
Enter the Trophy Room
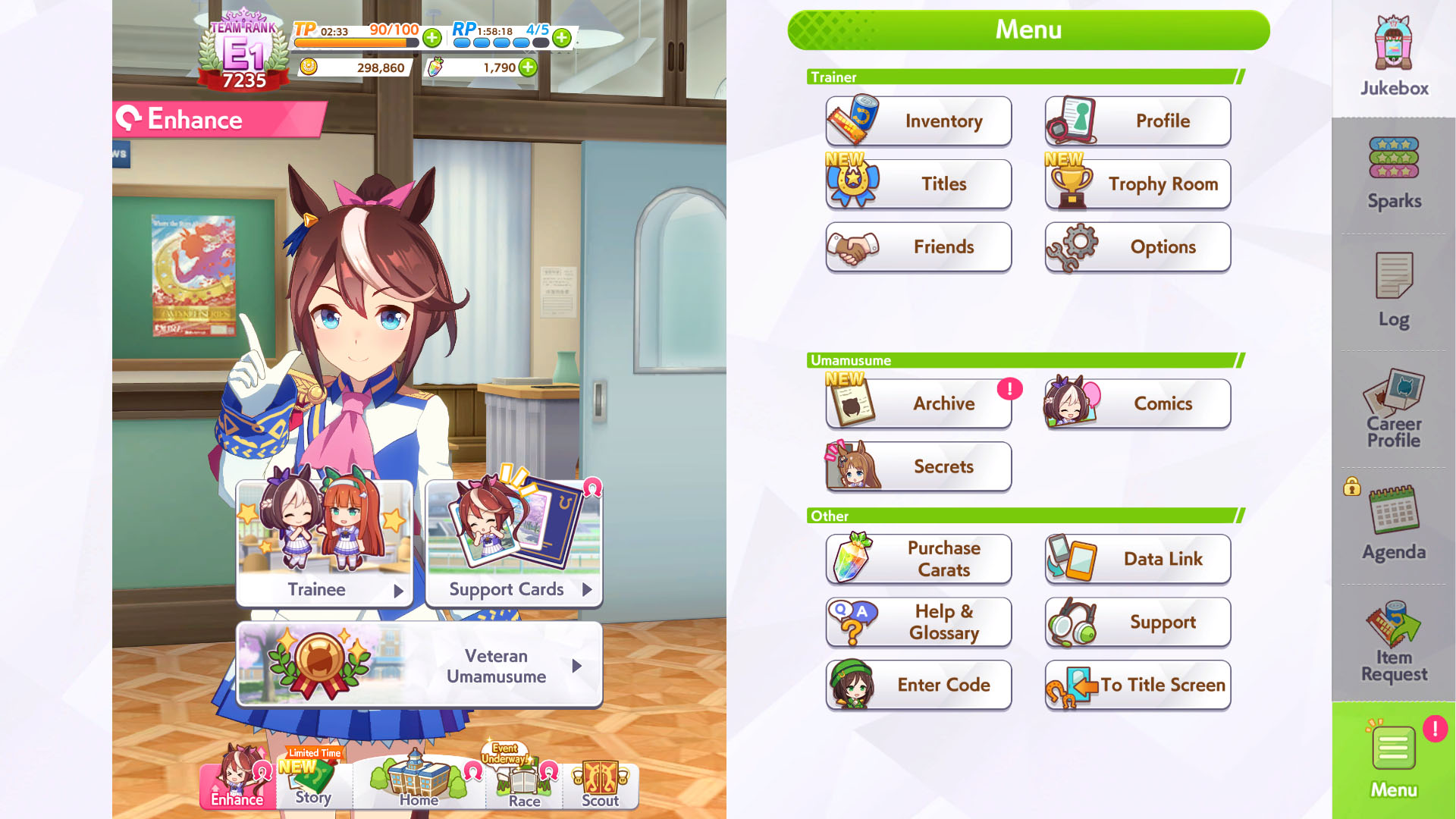(x=1137, y=184)
